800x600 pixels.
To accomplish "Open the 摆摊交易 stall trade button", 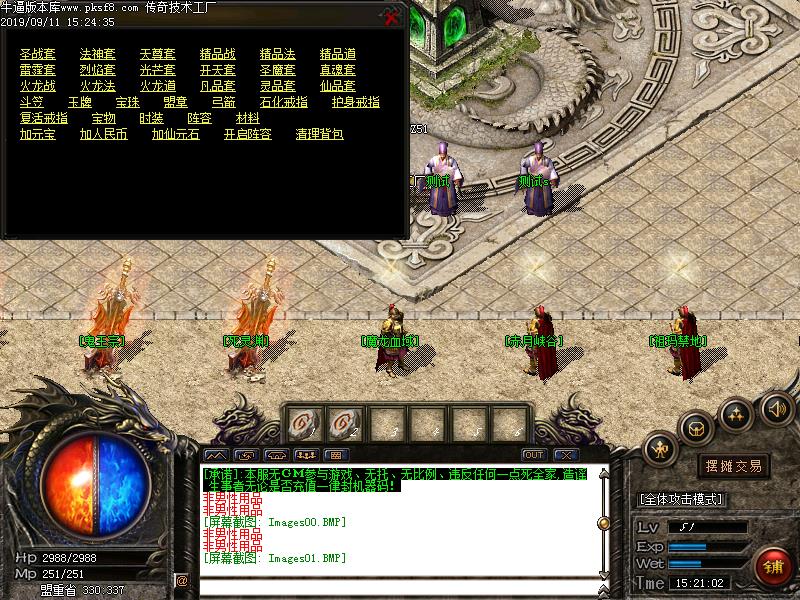I will point(734,466).
